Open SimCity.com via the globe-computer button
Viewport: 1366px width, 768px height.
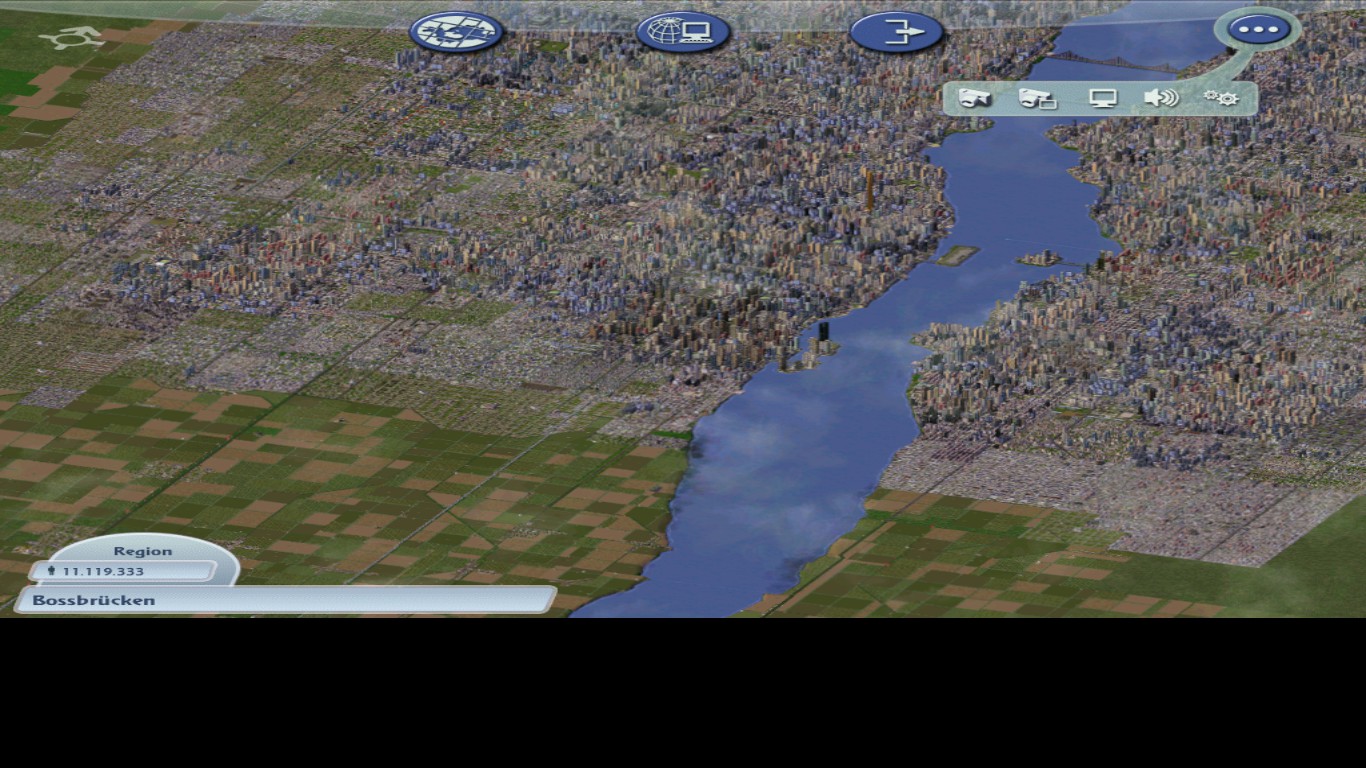683,31
